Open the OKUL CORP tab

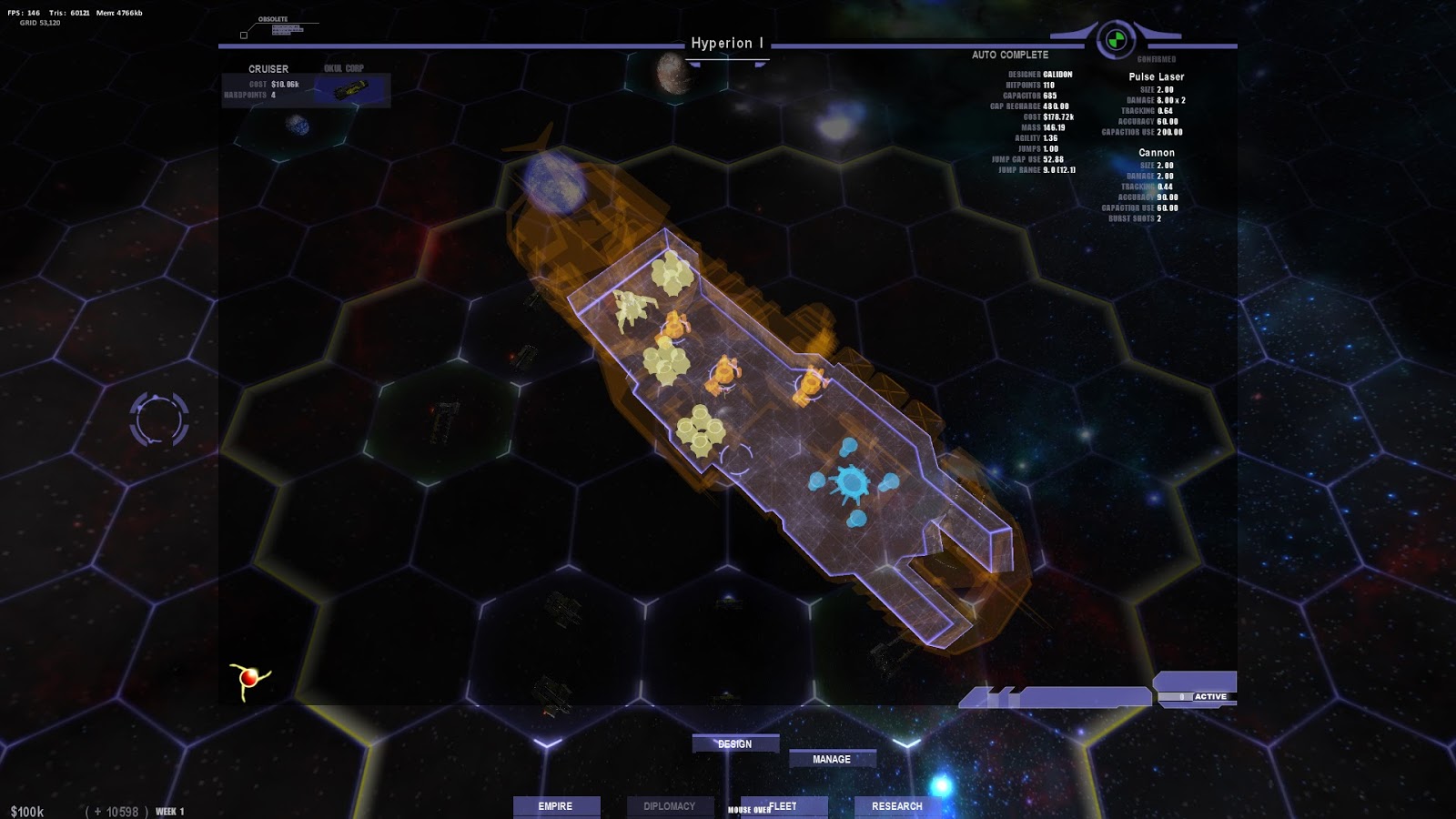tap(344, 66)
